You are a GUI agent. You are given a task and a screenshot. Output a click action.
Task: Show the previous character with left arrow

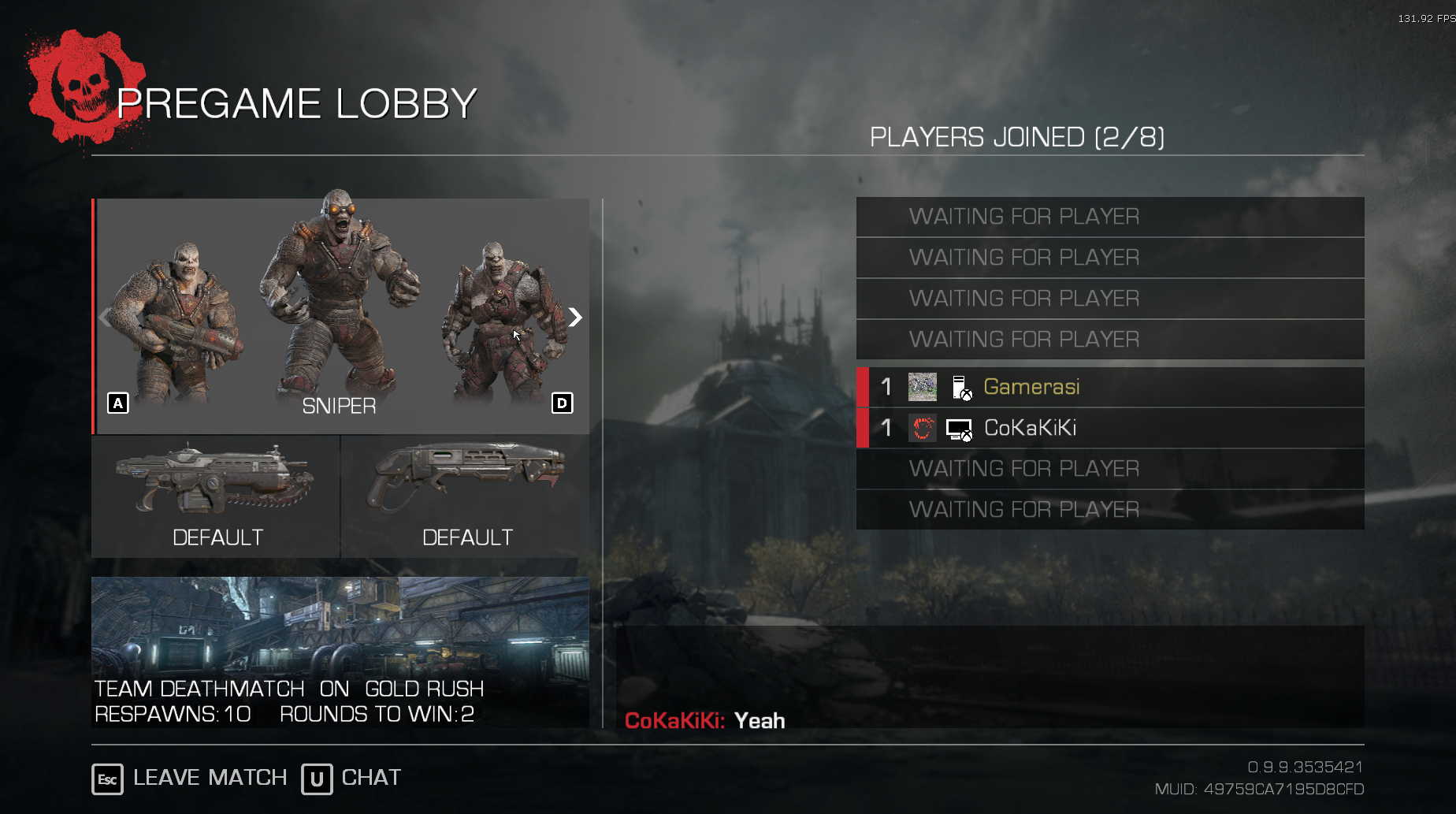coord(106,318)
